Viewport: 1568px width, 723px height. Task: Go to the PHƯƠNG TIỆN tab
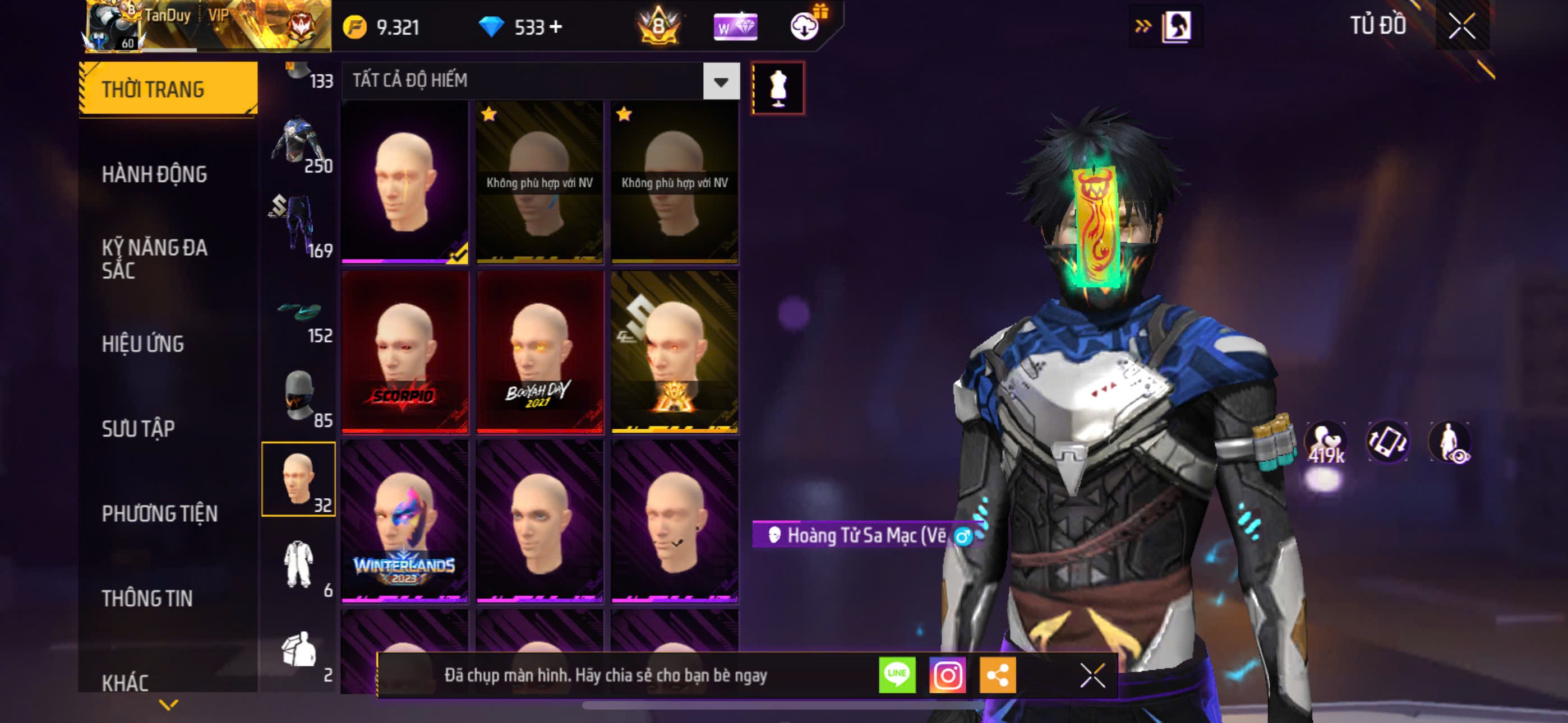pos(159,513)
